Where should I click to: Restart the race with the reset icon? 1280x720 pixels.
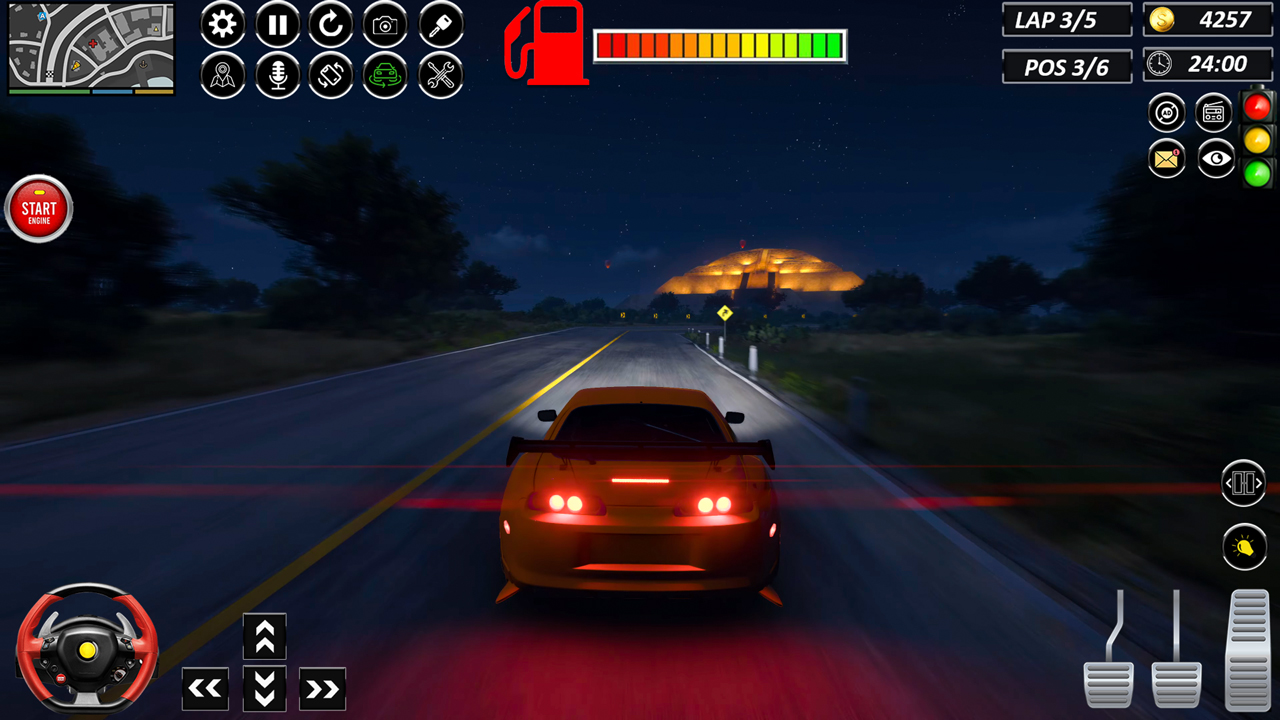[x=330, y=25]
